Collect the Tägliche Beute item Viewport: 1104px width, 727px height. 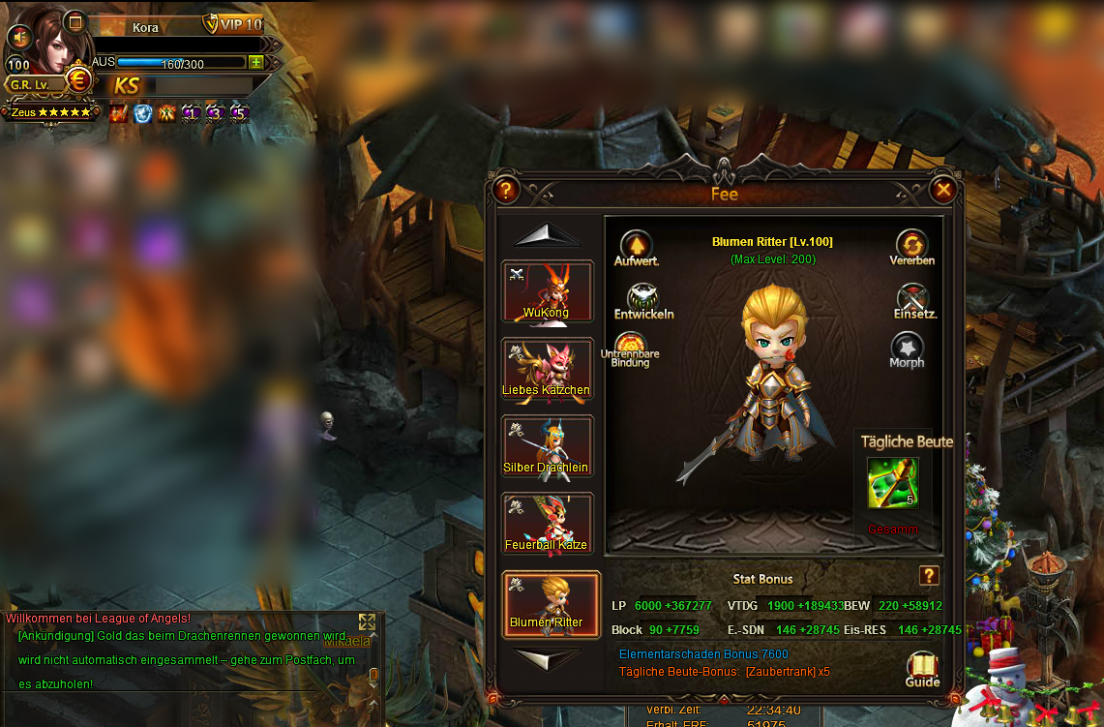892,484
